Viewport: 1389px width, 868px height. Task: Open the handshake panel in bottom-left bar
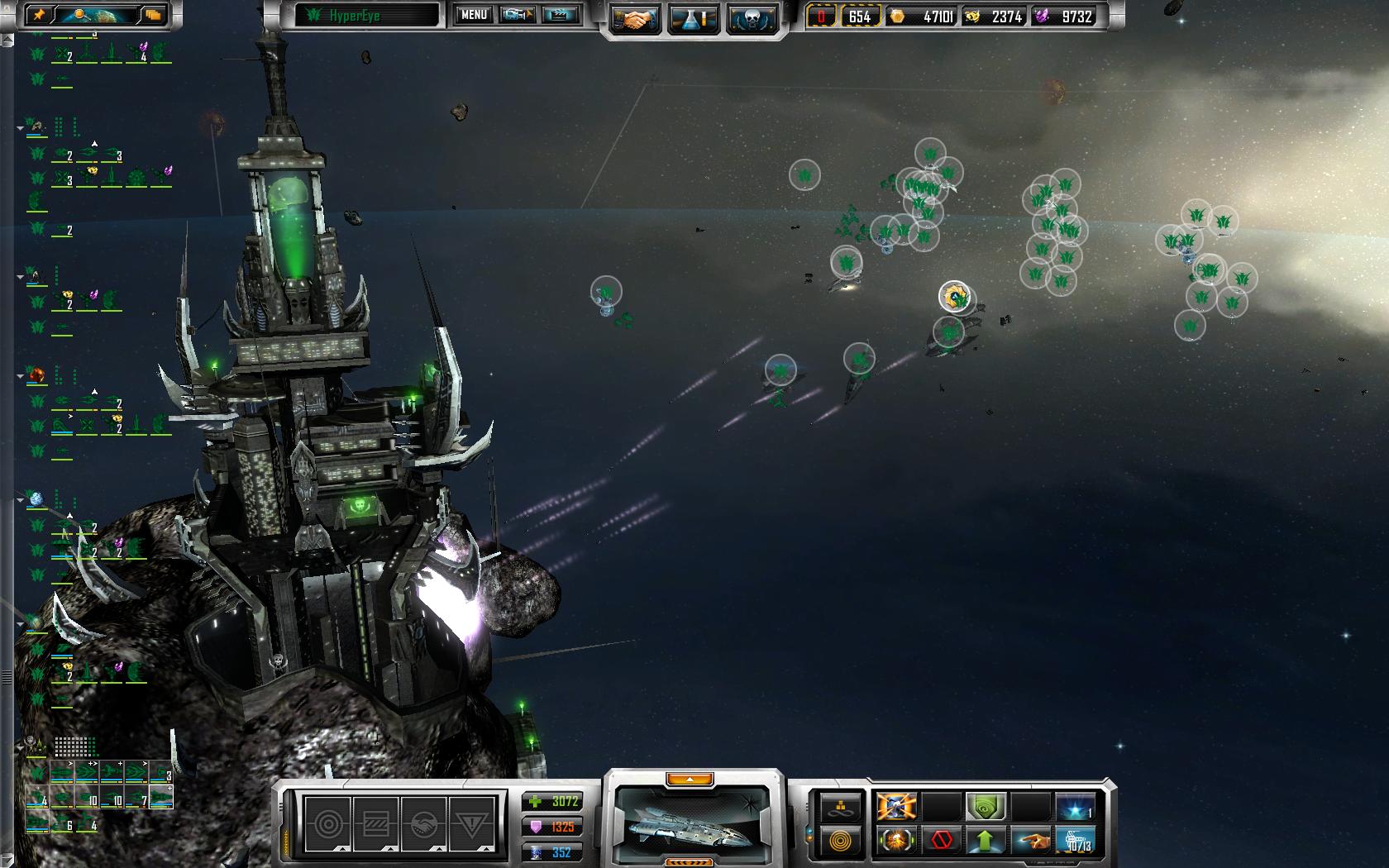coord(423,823)
